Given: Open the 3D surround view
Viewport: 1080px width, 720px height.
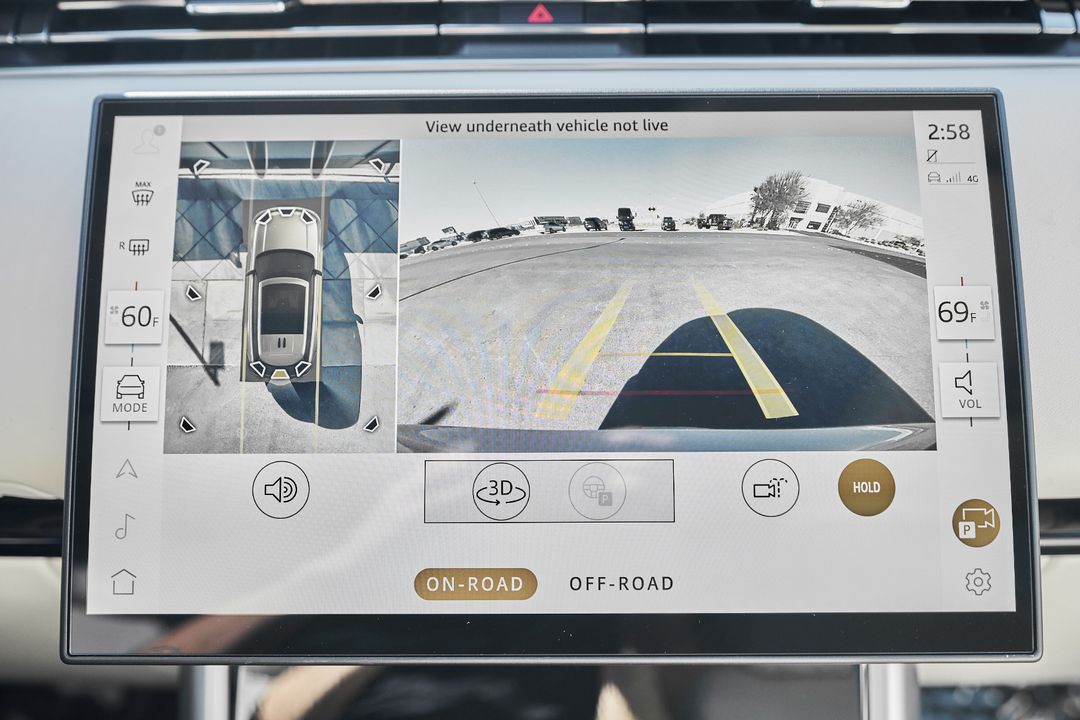Looking at the screenshot, I should click(501, 491).
